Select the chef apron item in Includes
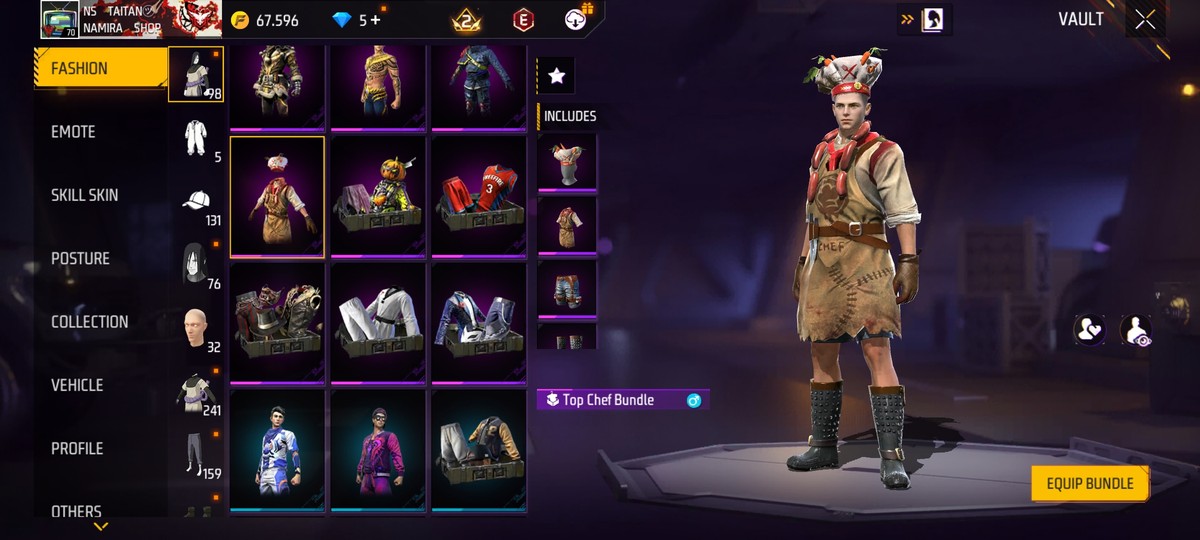The image size is (1200, 540). [566, 224]
